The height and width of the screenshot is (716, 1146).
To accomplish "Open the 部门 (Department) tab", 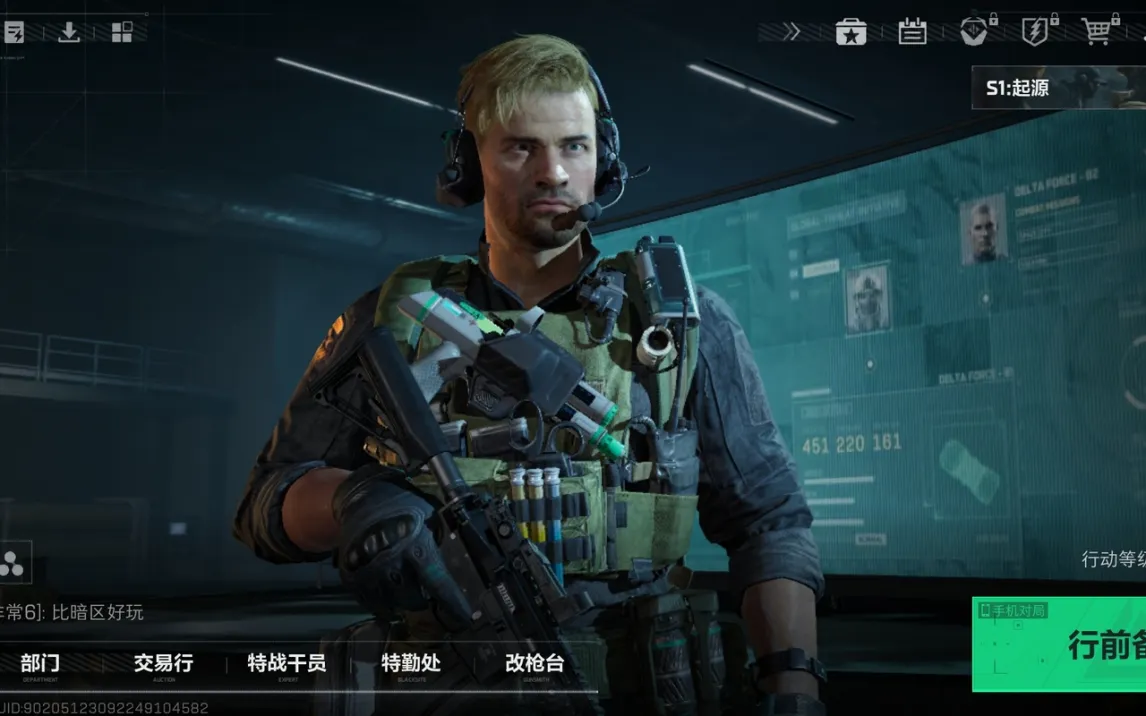I will [x=40, y=663].
